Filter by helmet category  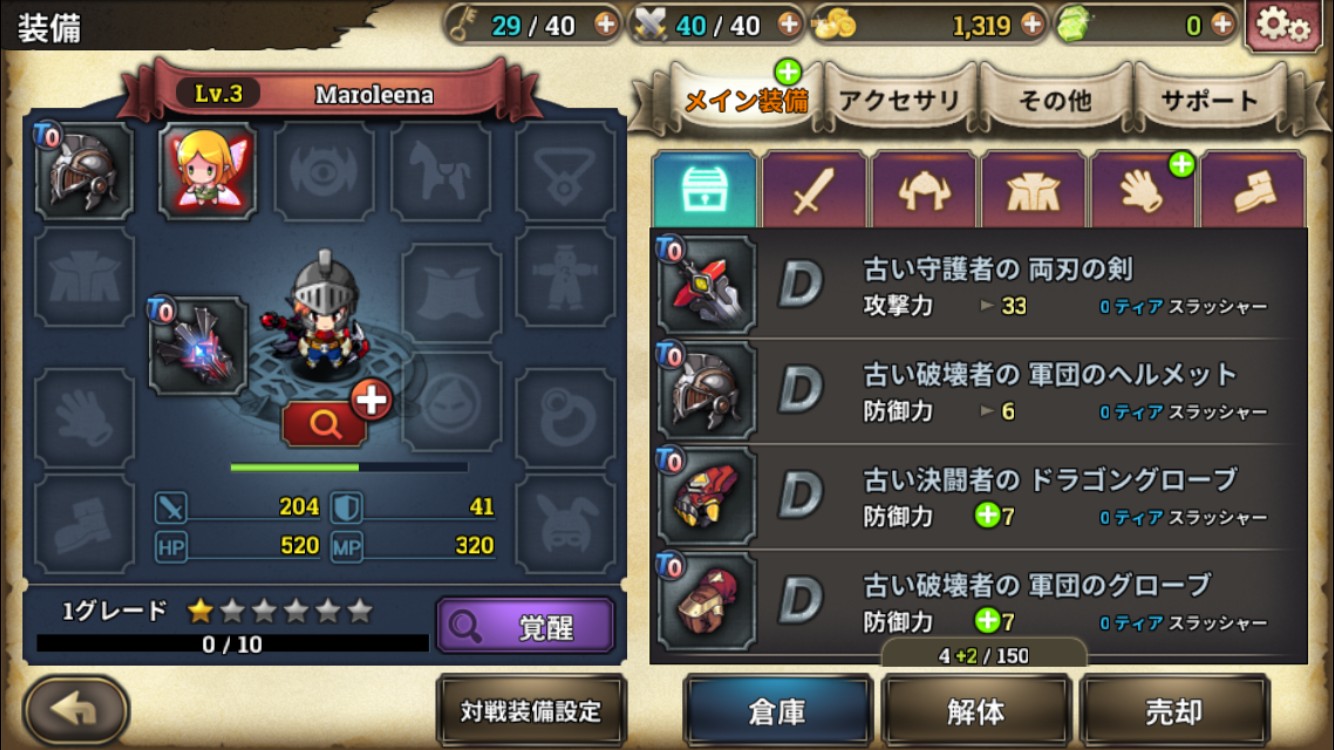point(924,192)
